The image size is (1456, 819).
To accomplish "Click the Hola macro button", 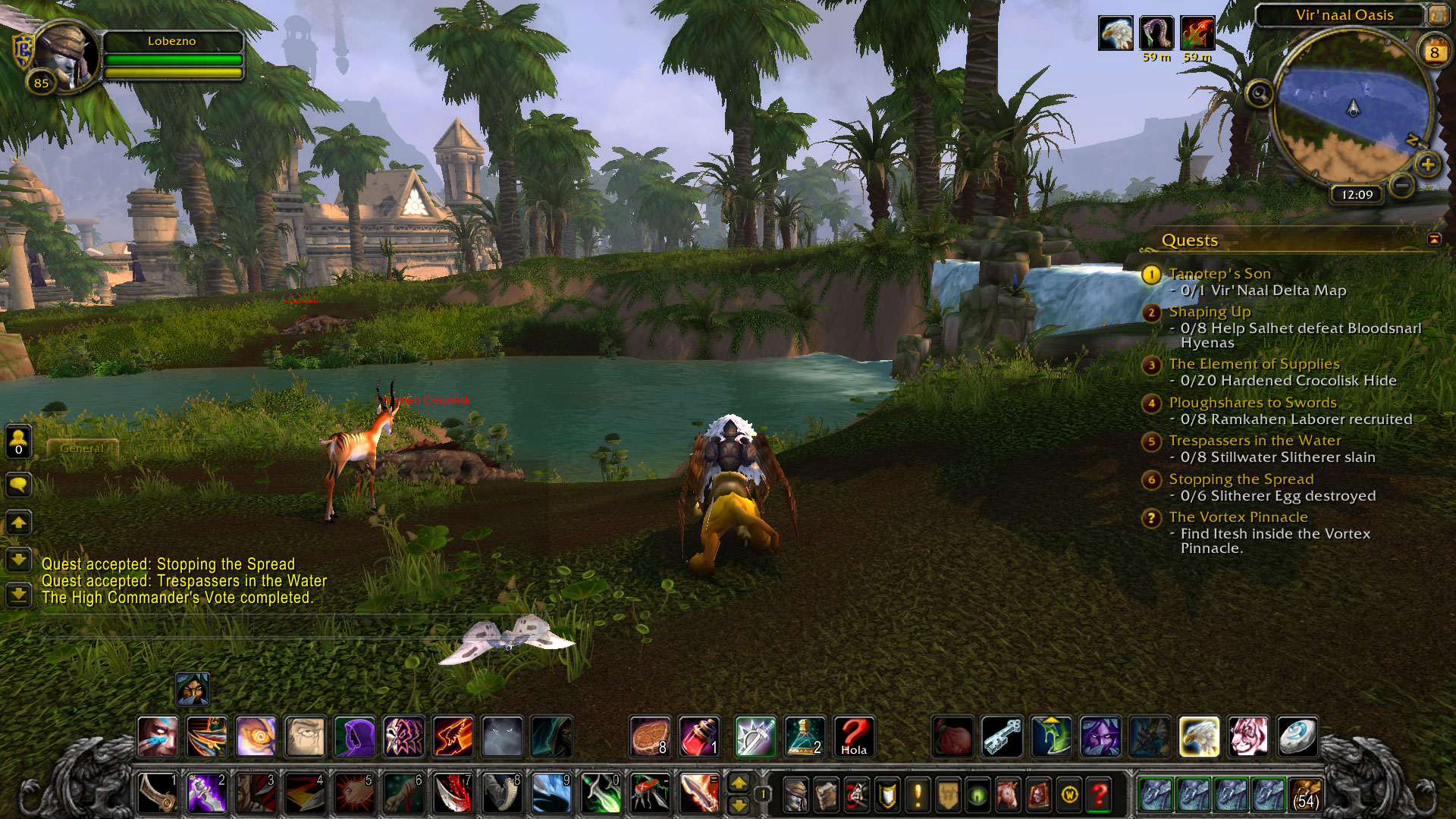I will pos(854,737).
